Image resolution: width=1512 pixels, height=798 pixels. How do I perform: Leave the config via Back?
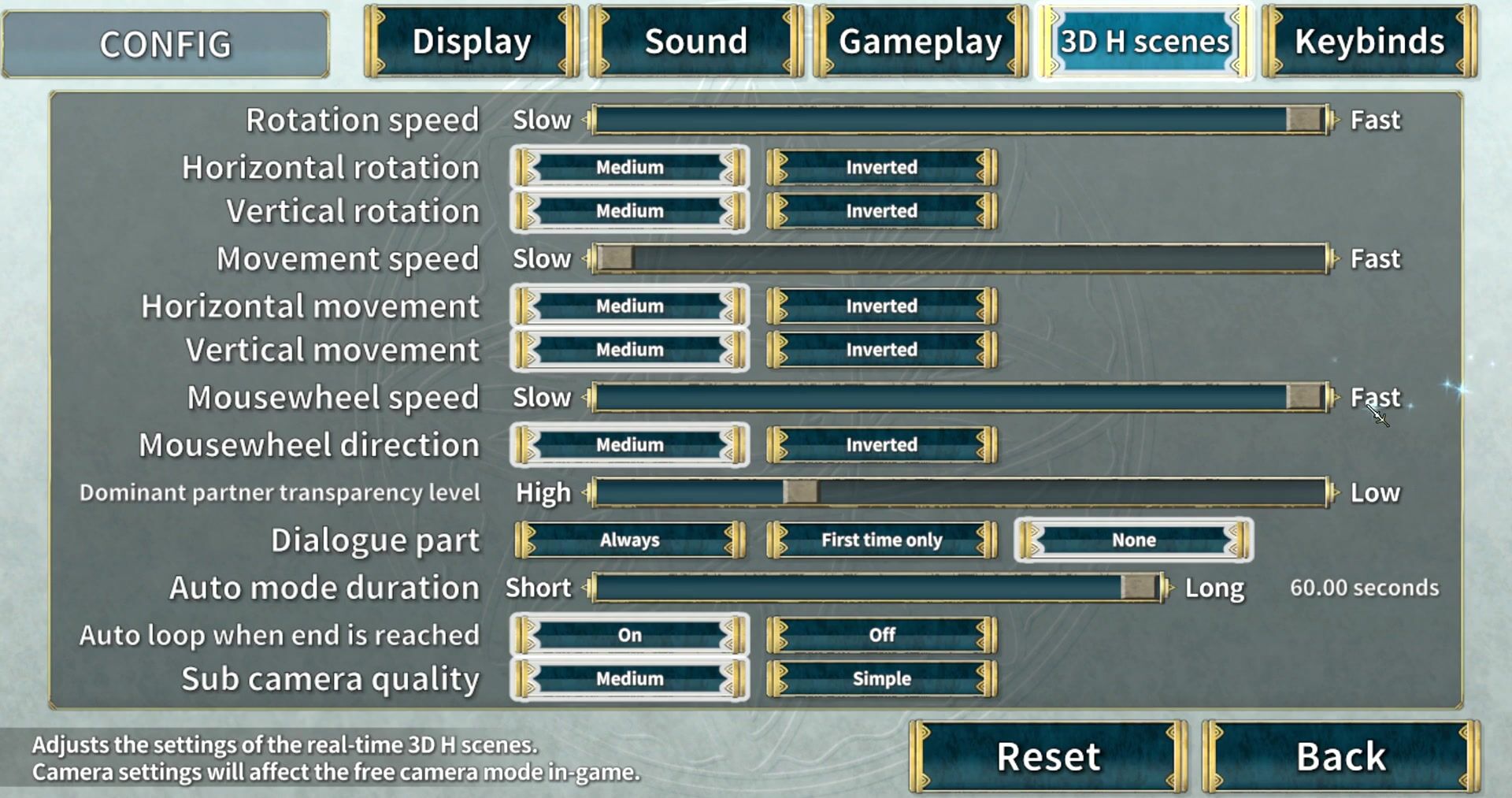pos(1340,757)
